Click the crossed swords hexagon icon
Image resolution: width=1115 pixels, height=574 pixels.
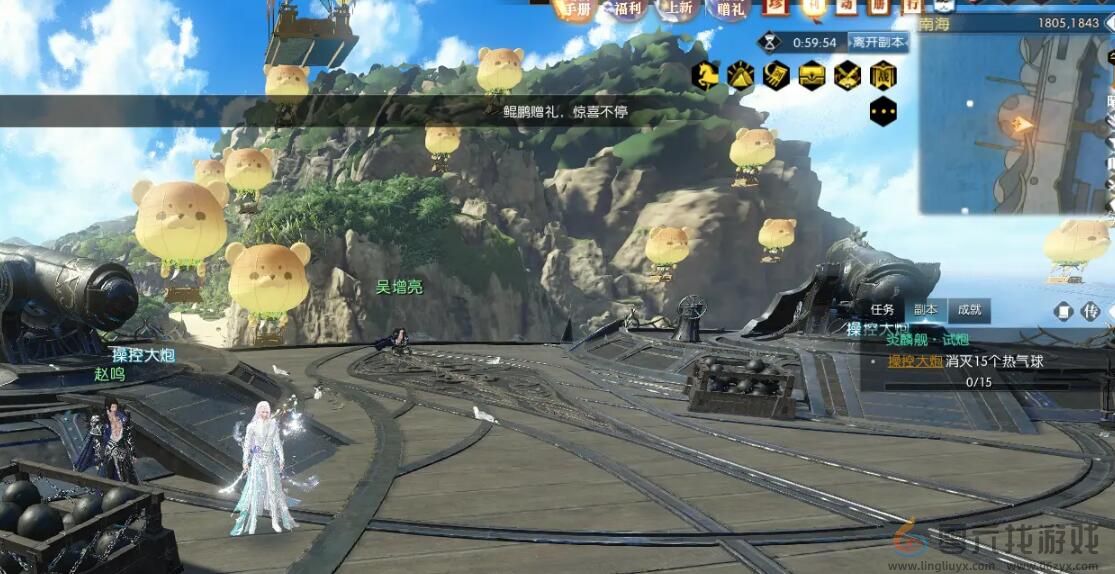pos(848,75)
